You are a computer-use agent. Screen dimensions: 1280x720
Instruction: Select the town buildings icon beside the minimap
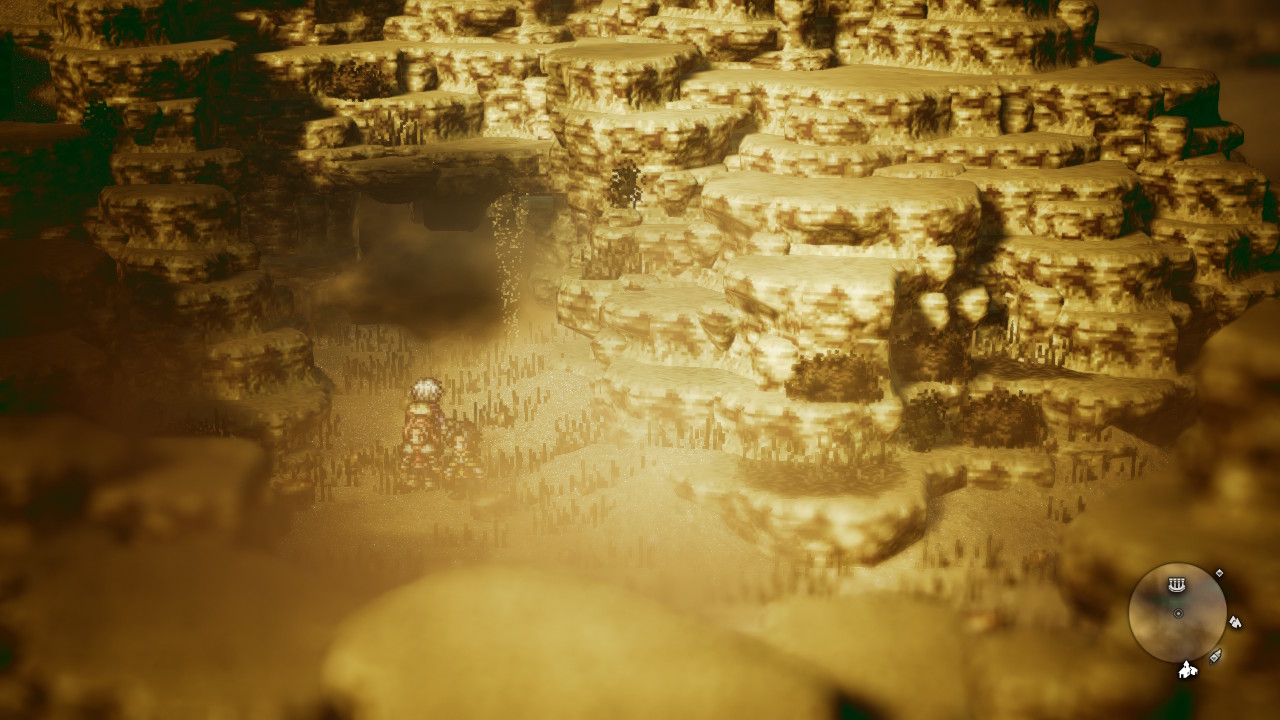1236,621
